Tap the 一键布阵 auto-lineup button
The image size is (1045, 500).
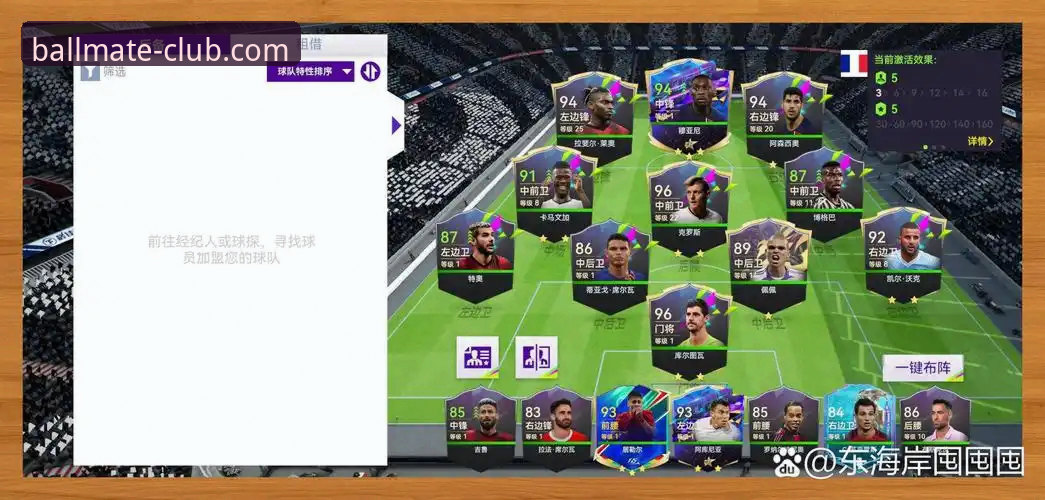(x=922, y=367)
